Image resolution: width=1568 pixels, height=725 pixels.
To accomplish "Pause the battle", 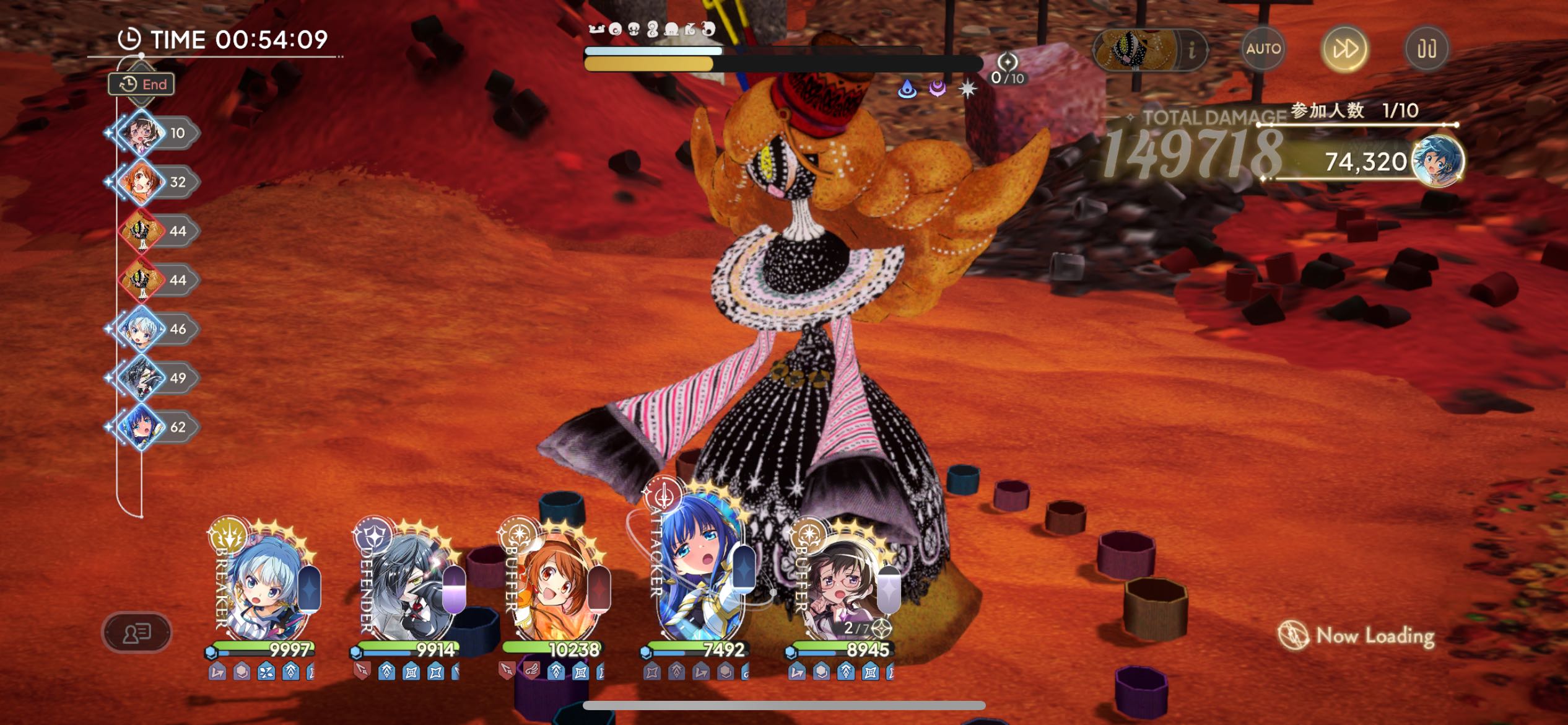I will pyautogui.click(x=1427, y=49).
